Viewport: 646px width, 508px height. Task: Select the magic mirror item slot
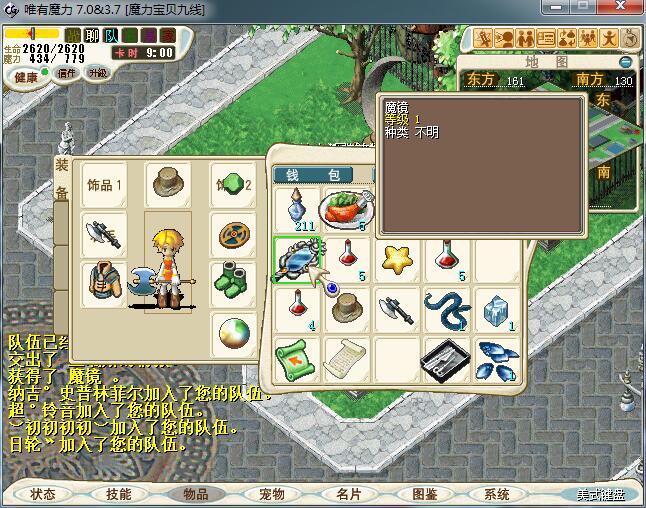(297, 260)
